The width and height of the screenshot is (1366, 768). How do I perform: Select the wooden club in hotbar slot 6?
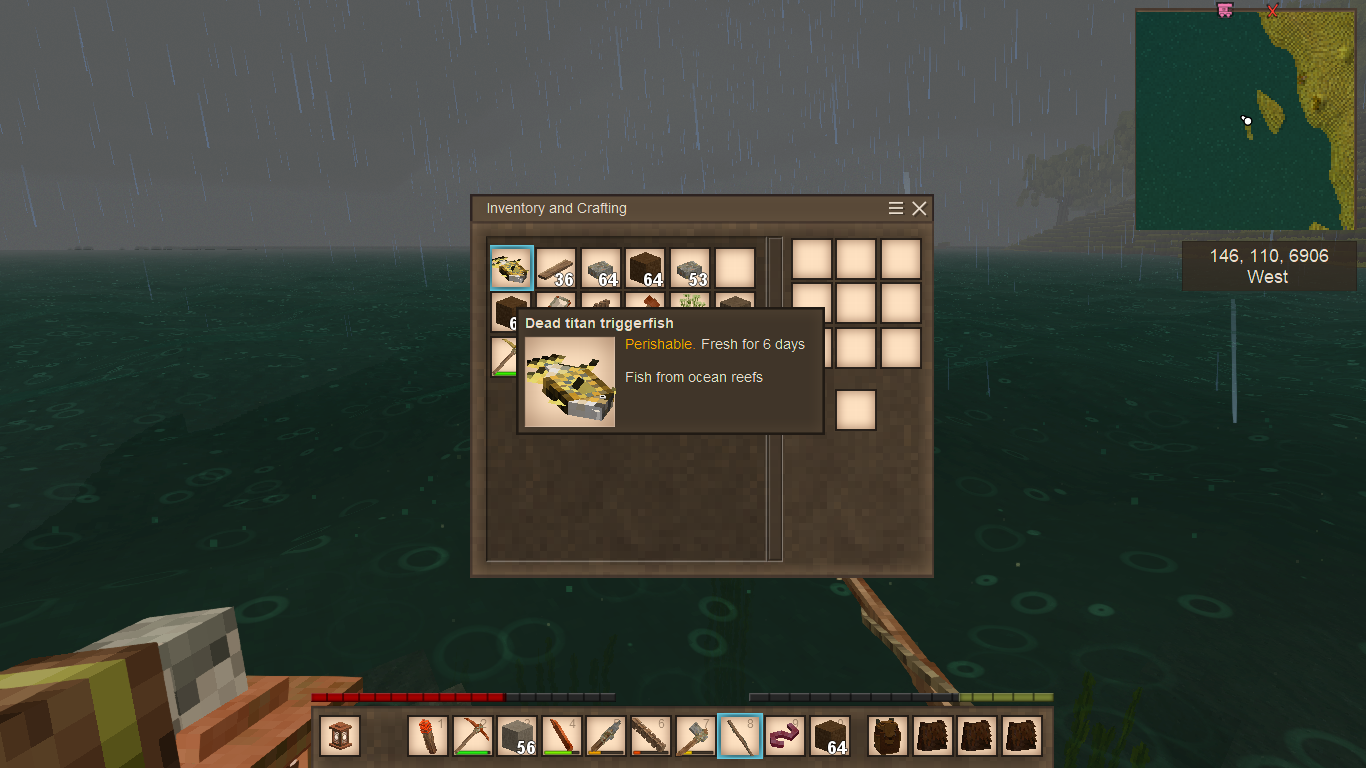pos(651,736)
